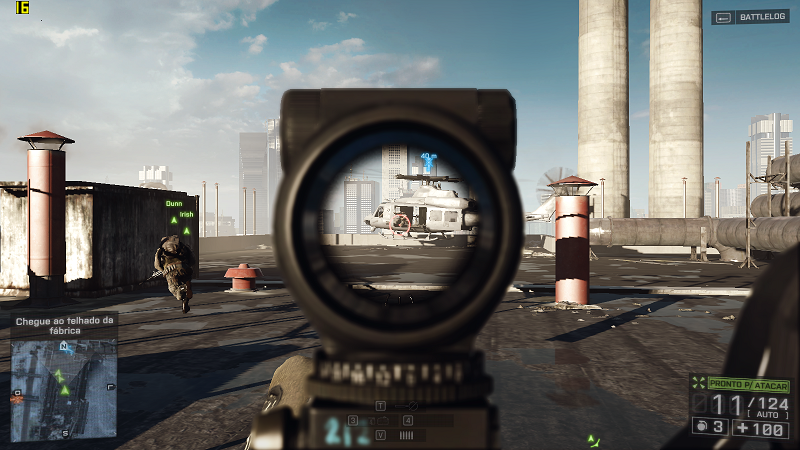The height and width of the screenshot is (450, 800).
Task: Select the blue 40 m objective marker
Action: click(x=429, y=160)
